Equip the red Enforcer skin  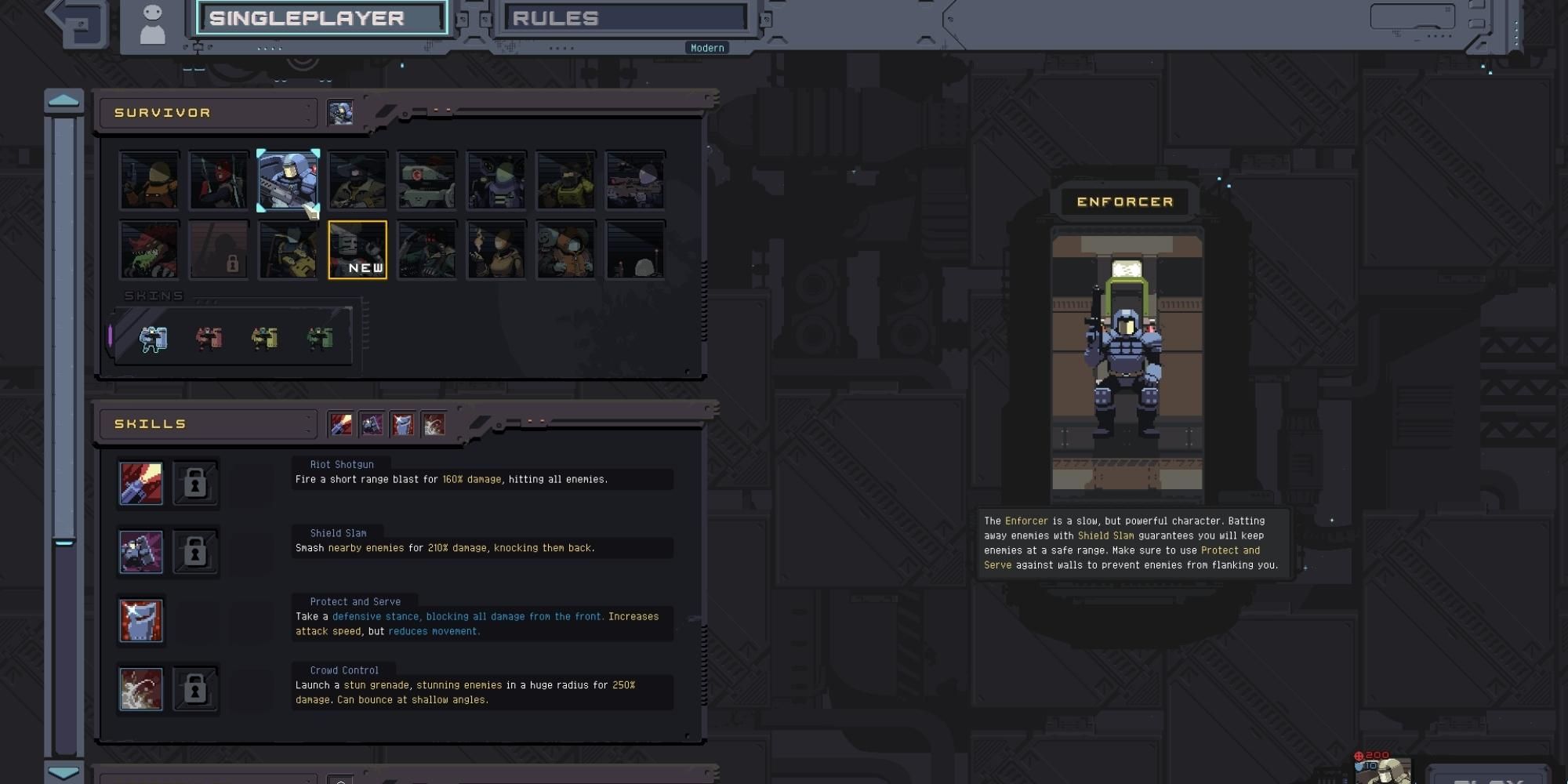coord(209,338)
